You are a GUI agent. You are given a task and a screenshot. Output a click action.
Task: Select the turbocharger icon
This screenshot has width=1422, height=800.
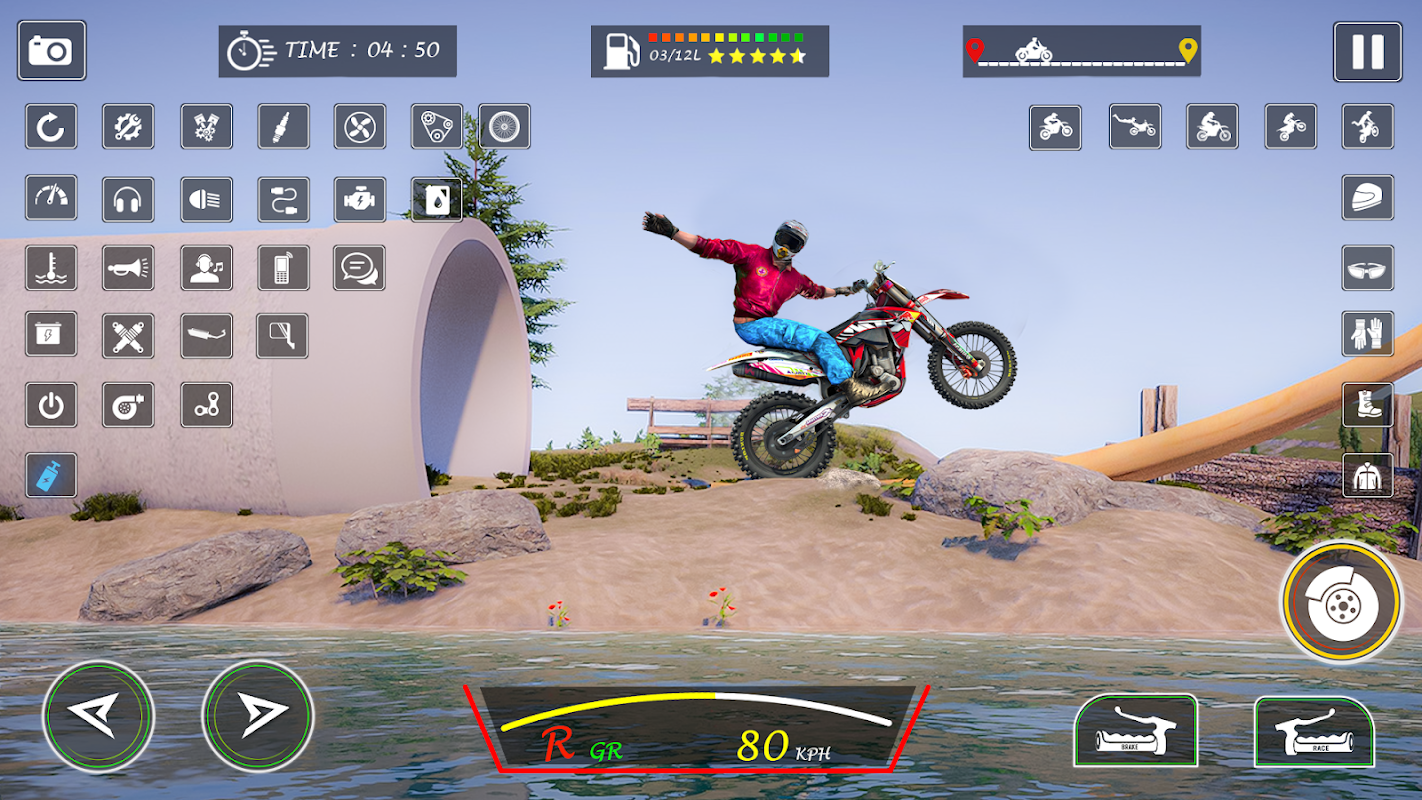pos(128,405)
